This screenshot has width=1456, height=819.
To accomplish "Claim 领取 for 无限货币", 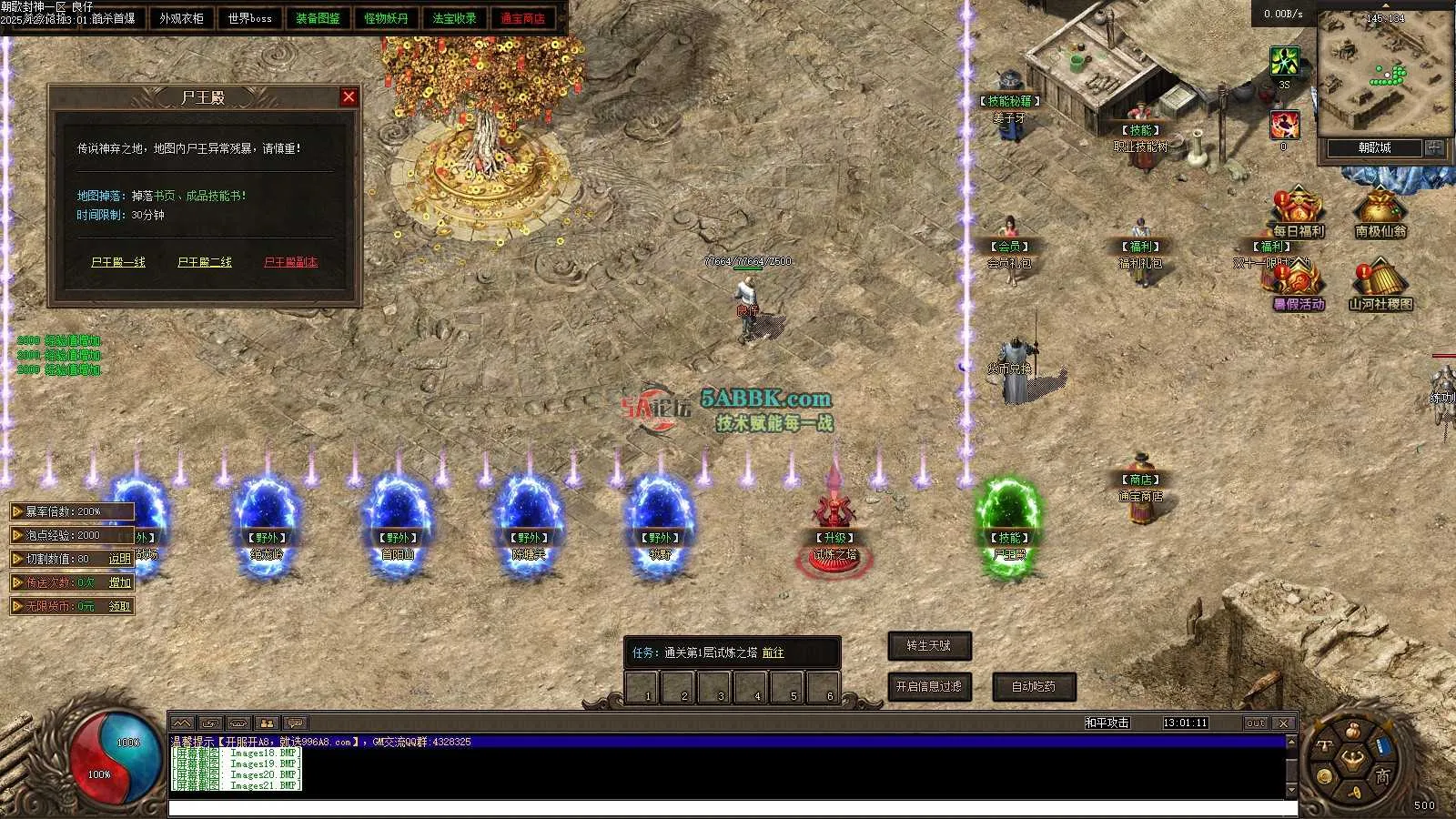I will tap(120, 606).
